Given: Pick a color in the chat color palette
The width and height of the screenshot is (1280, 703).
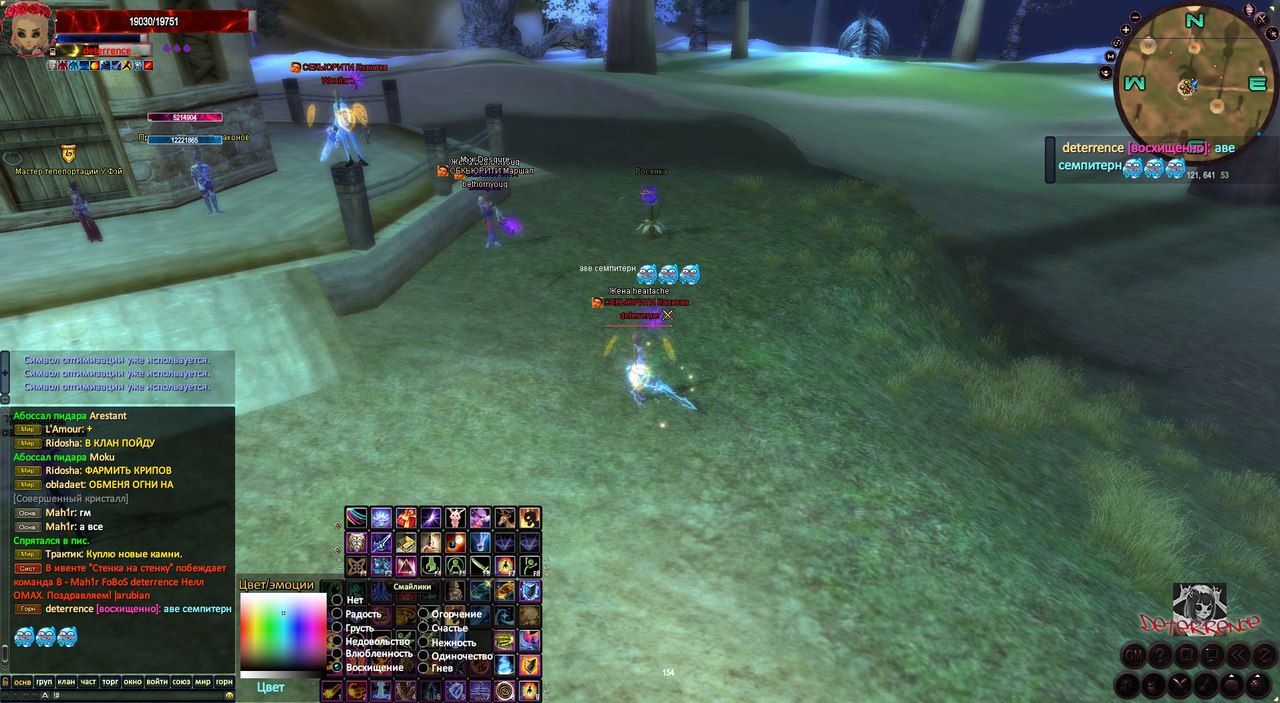Looking at the screenshot, I should tap(283, 631).
